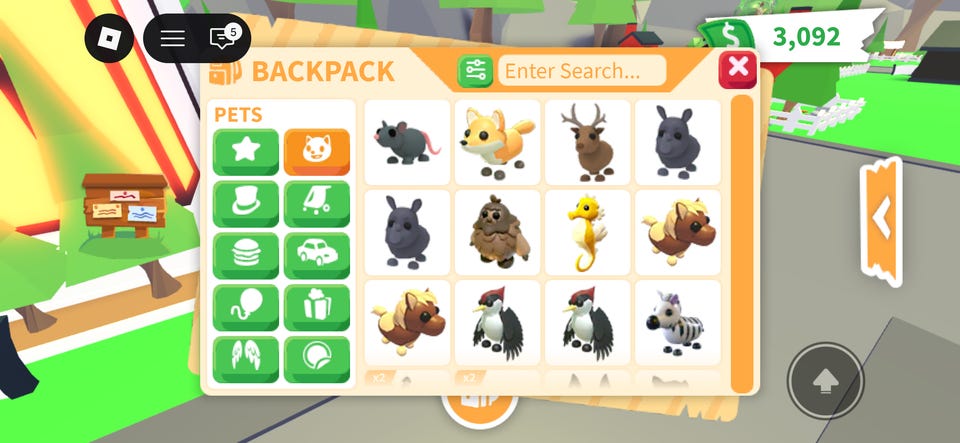This screenshot has height=443, width=960.
Task: Switch to the star favorites category
Action: tap(246, 152)
